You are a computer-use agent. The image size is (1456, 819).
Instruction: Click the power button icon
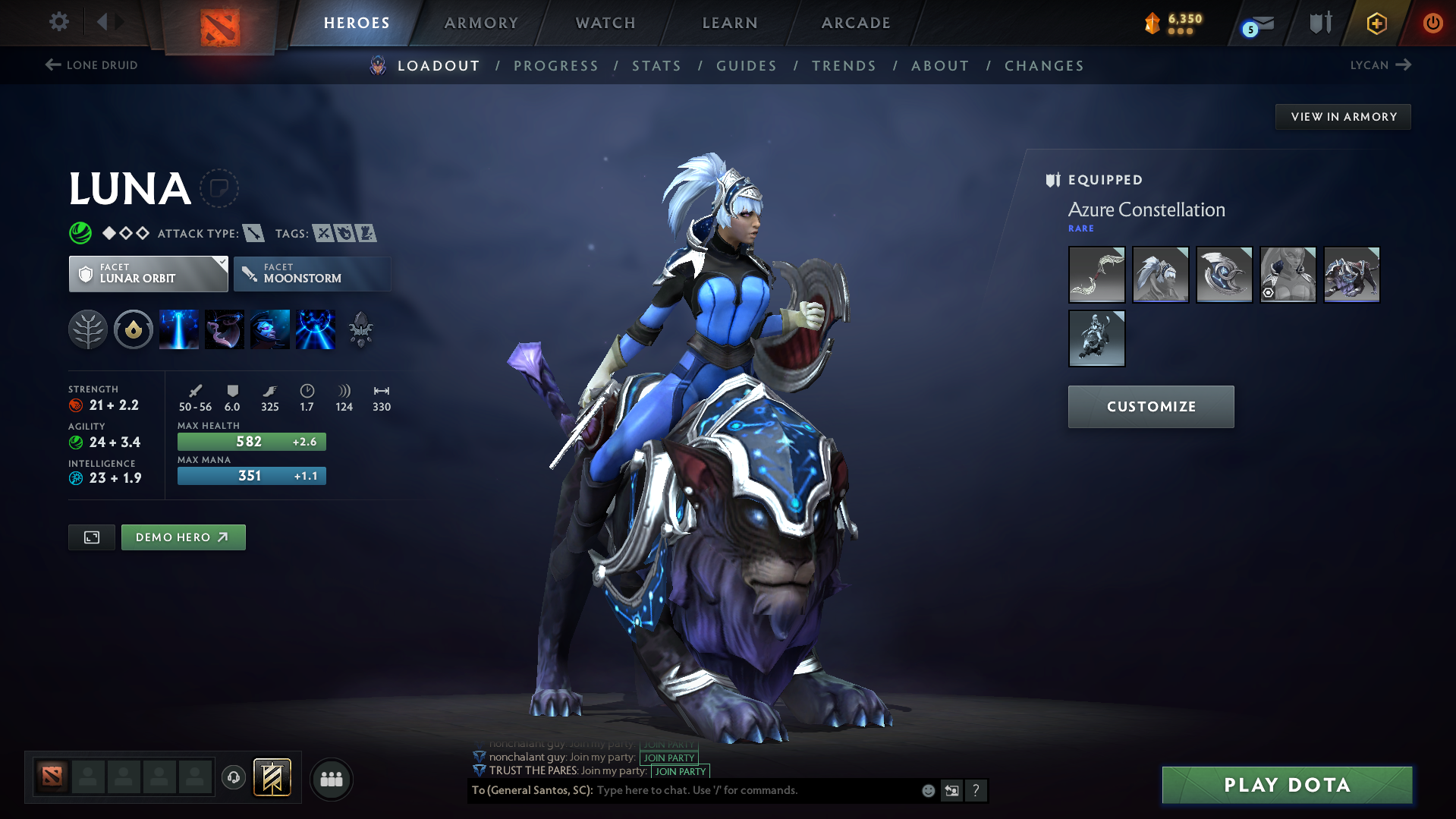(x=1432, y=23)
